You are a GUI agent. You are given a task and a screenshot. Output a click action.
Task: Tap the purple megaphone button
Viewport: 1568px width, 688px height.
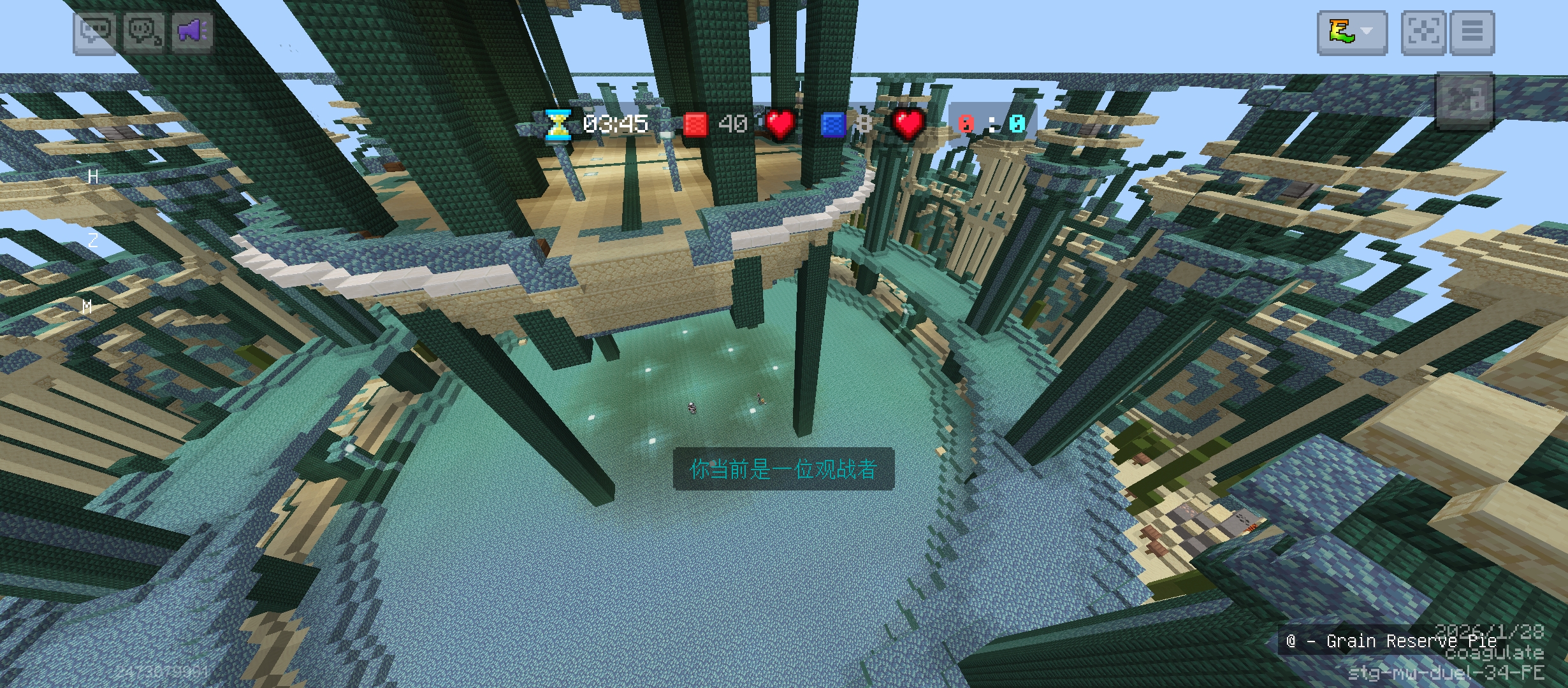pos(192,31)
